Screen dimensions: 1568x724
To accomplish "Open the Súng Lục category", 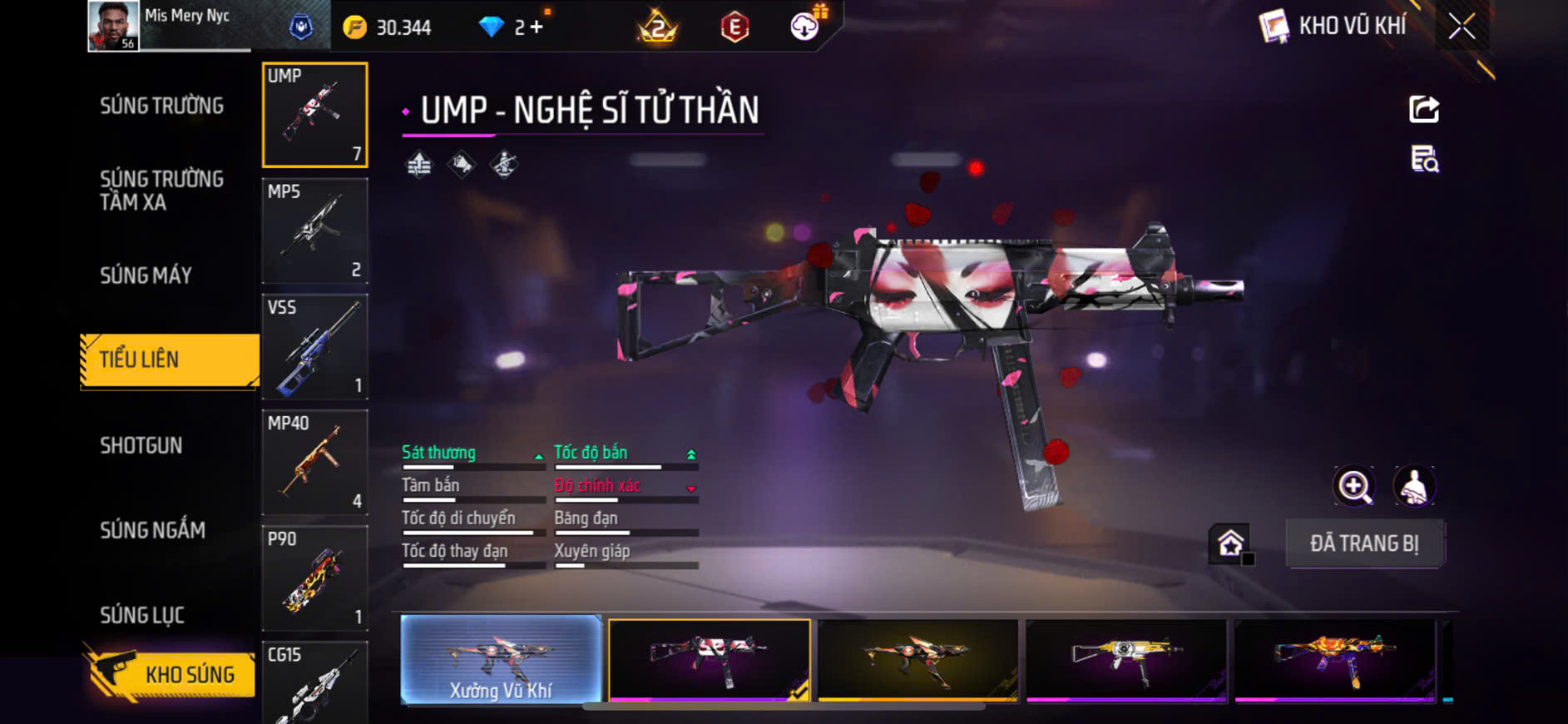I will (x=142, y=615).
